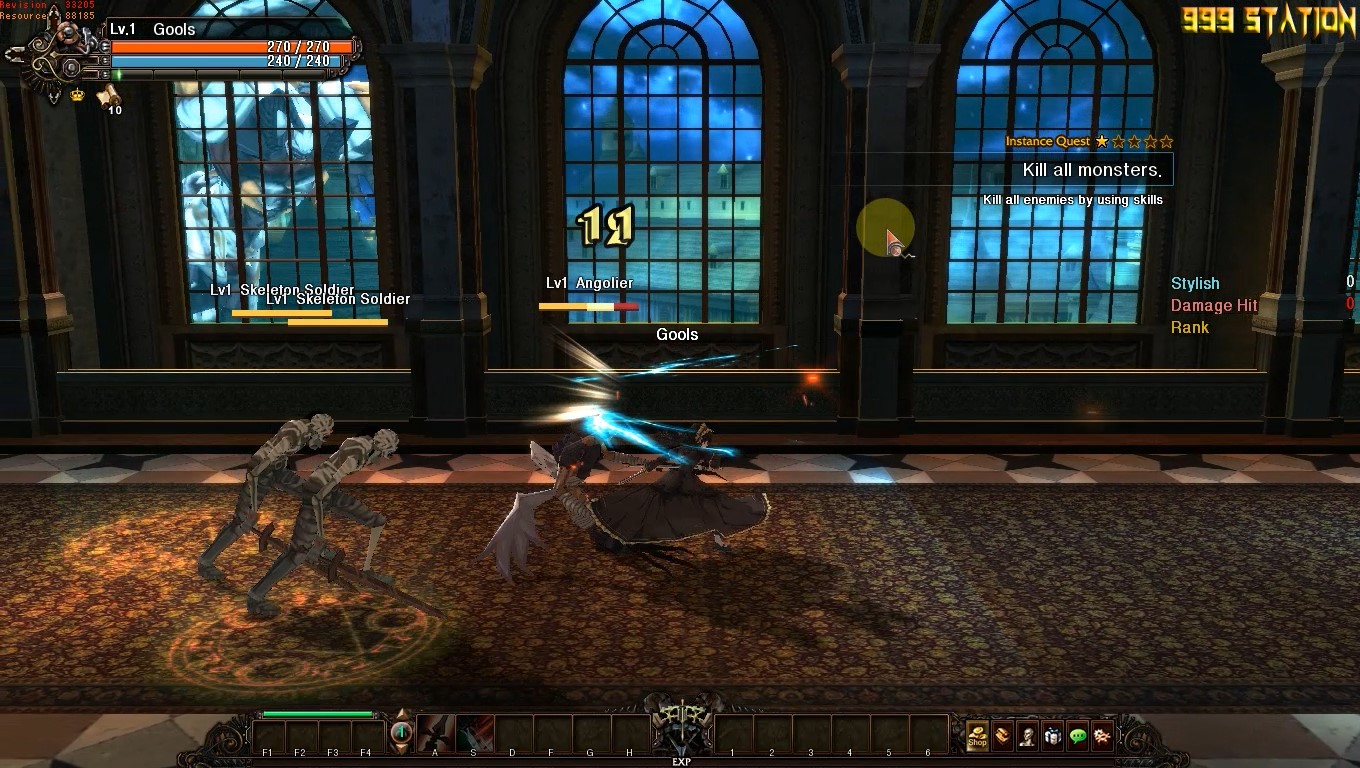Open the character bust icon menu
The height and width of the screenshot is (768, 1360).
(1027, 737)
